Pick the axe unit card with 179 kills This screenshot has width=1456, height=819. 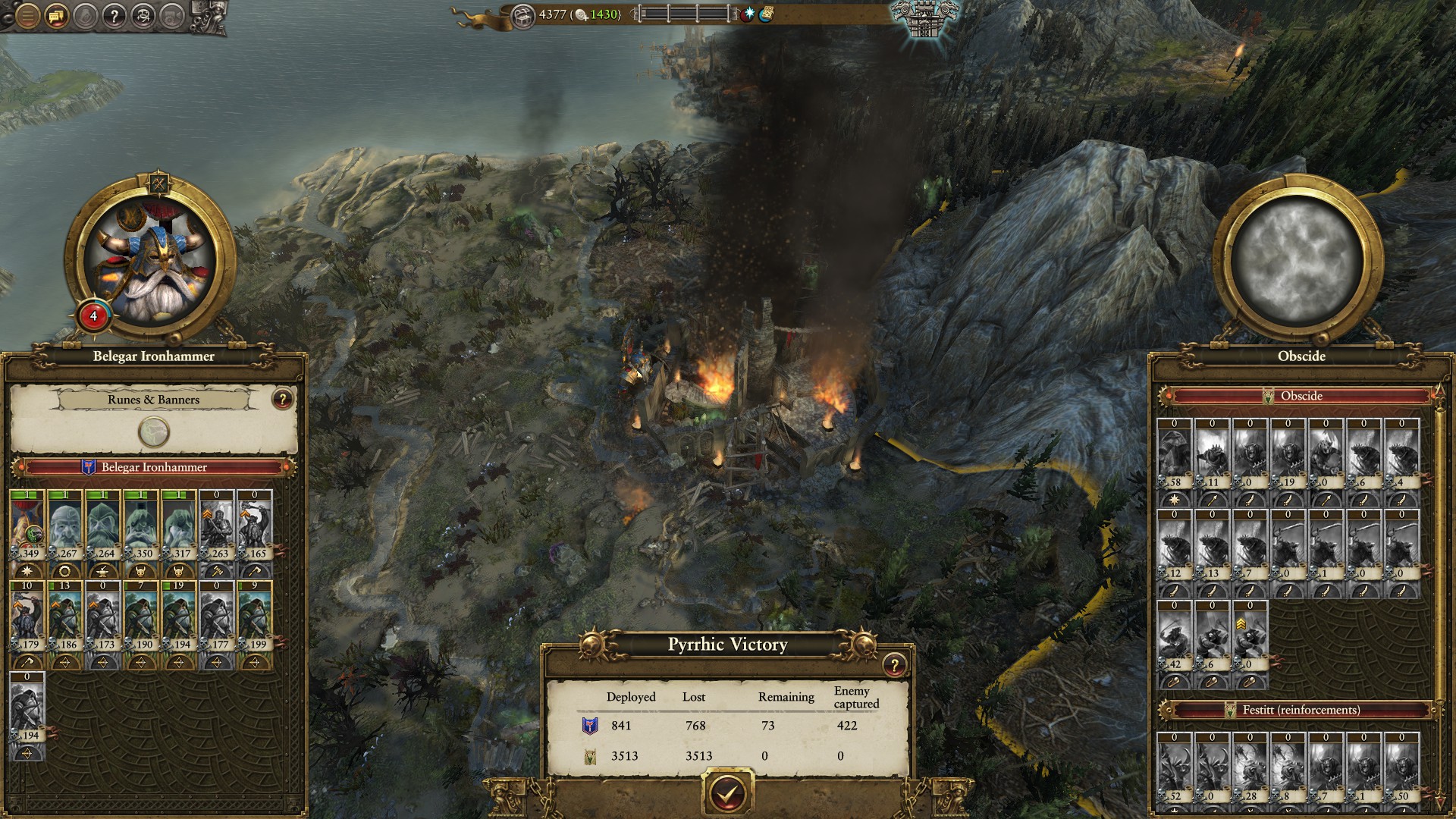tap(27, 617)
